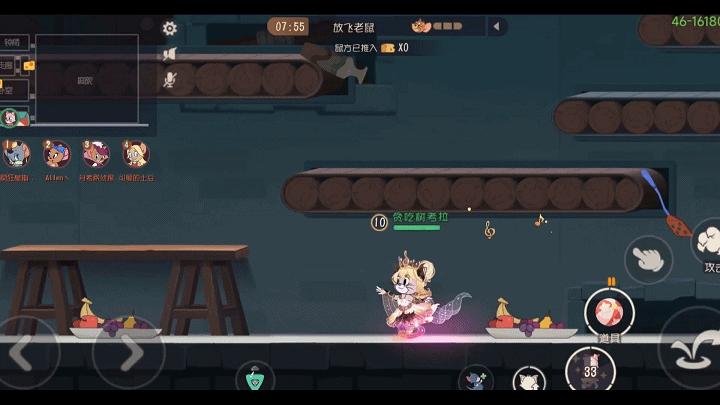Activate the skill showing 33 cooldown
The height and width of the screenshot is (405, 720).
590,372
